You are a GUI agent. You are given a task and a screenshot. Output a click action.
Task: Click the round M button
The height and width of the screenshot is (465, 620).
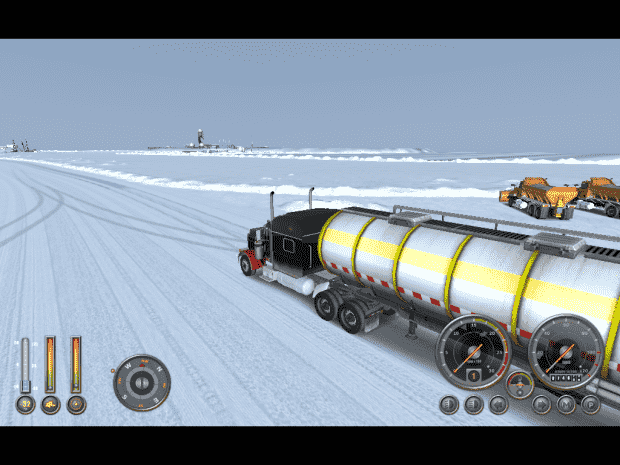point(566,405)
